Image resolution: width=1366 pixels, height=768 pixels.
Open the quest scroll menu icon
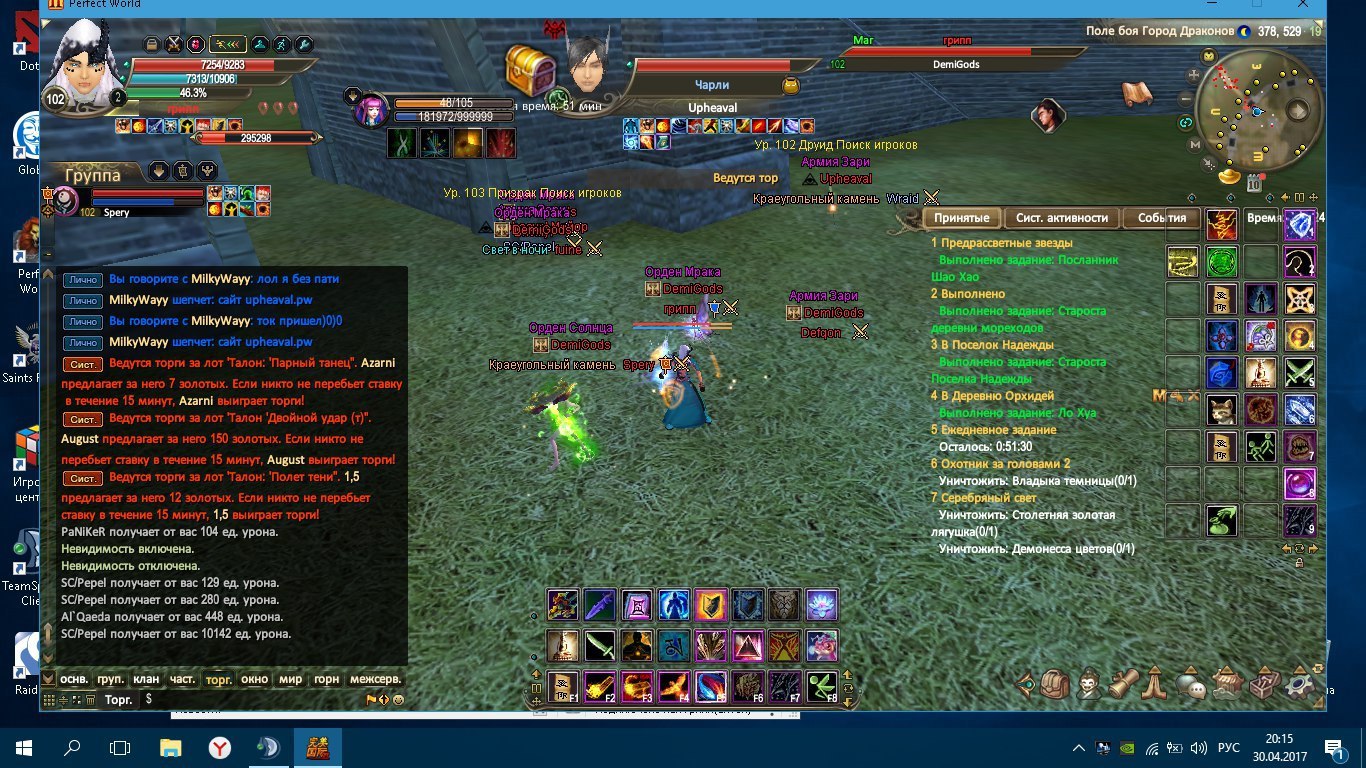pos(1123,685)
